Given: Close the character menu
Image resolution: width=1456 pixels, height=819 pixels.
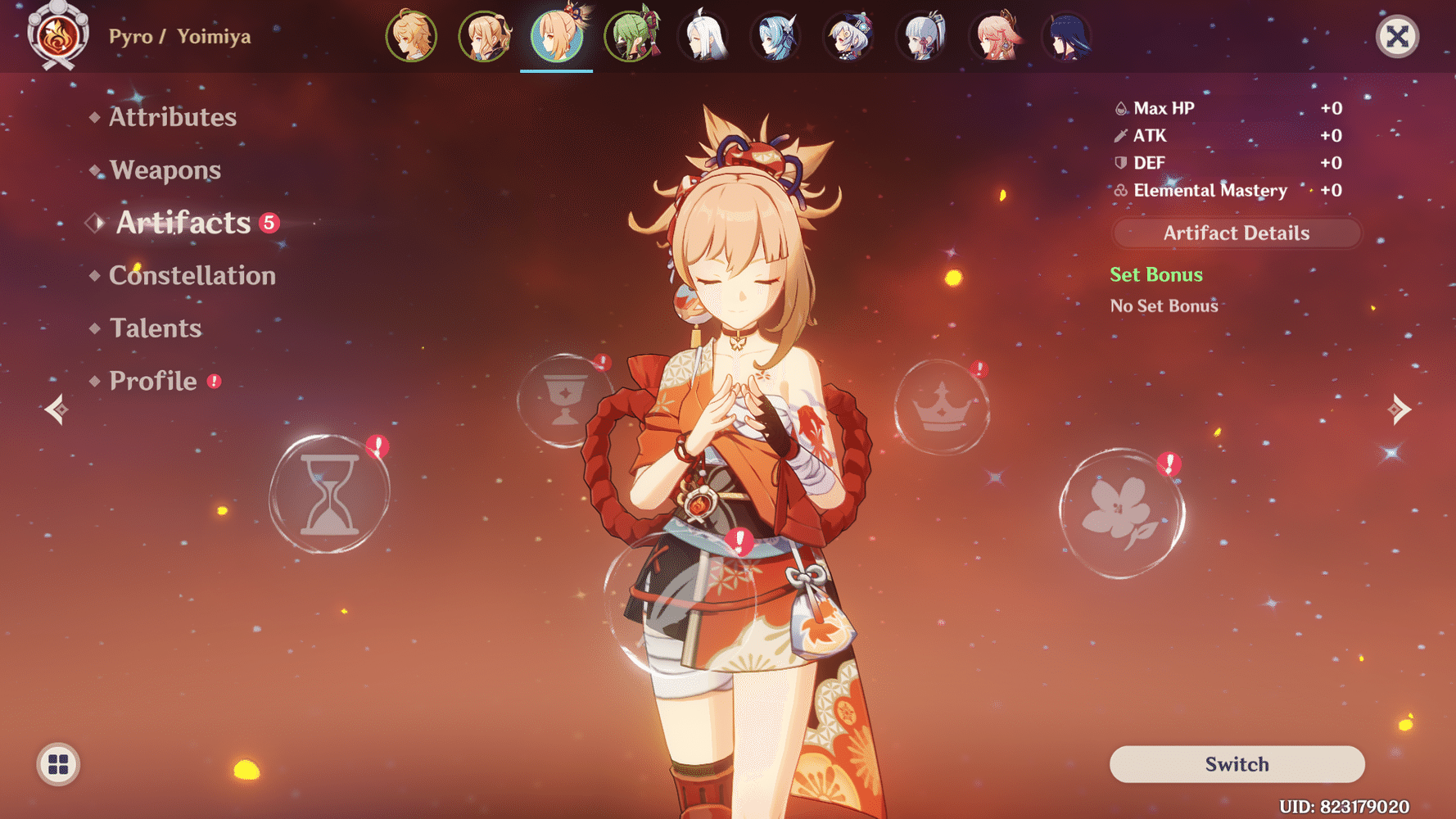Looking at the screenshot, I should 1397,35.
